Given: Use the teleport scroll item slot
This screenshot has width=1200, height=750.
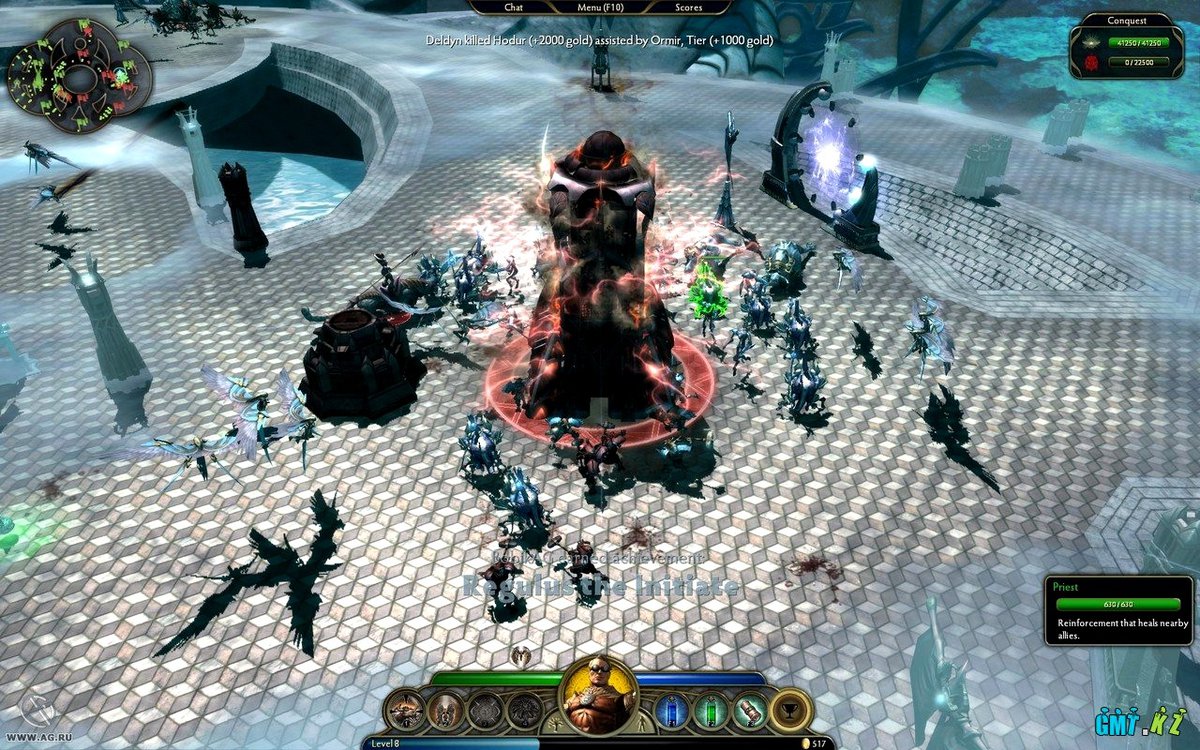Looking at the screenshot, I should pos(749,710).
